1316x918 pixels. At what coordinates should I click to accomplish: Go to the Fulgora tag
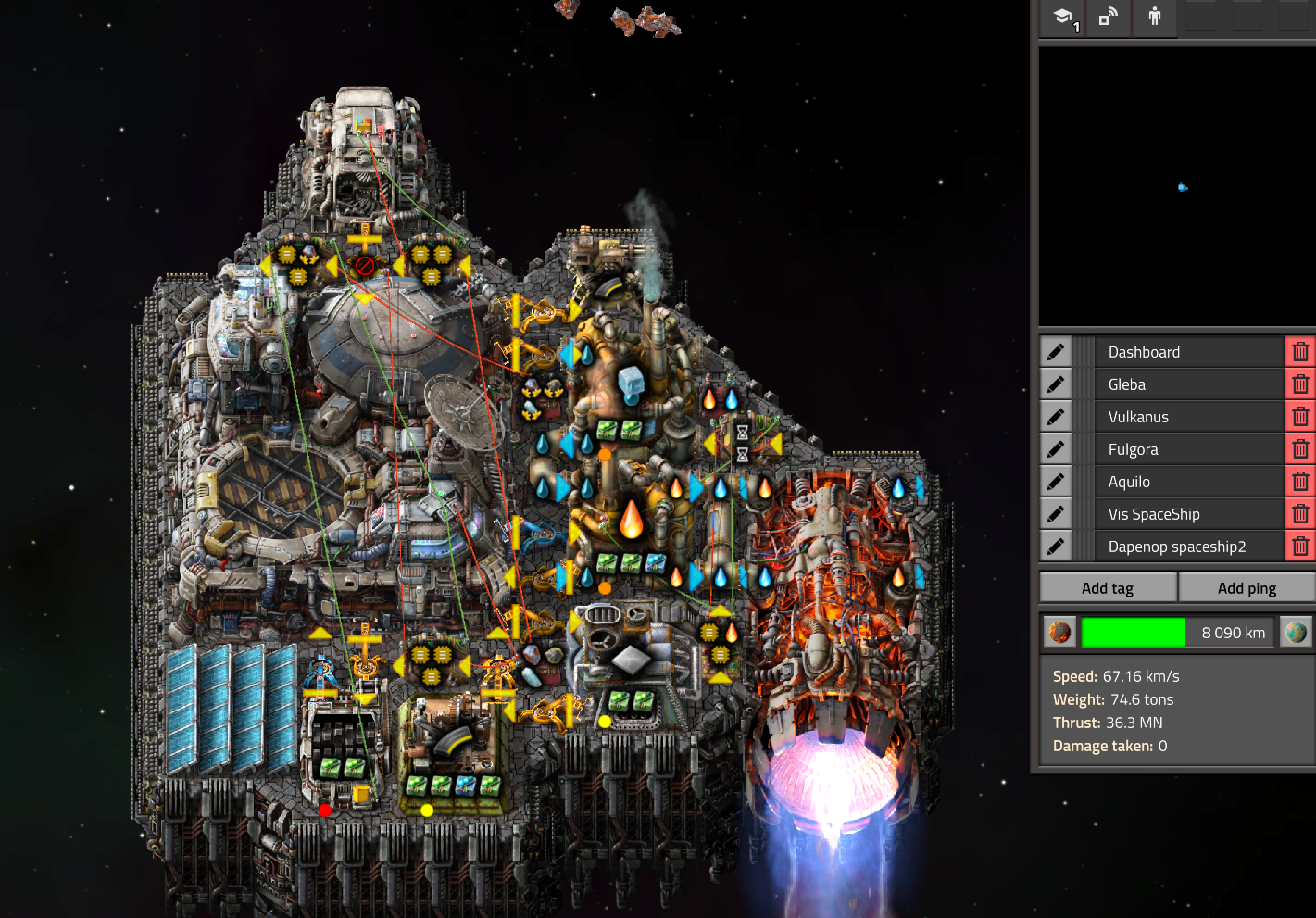1189,449
